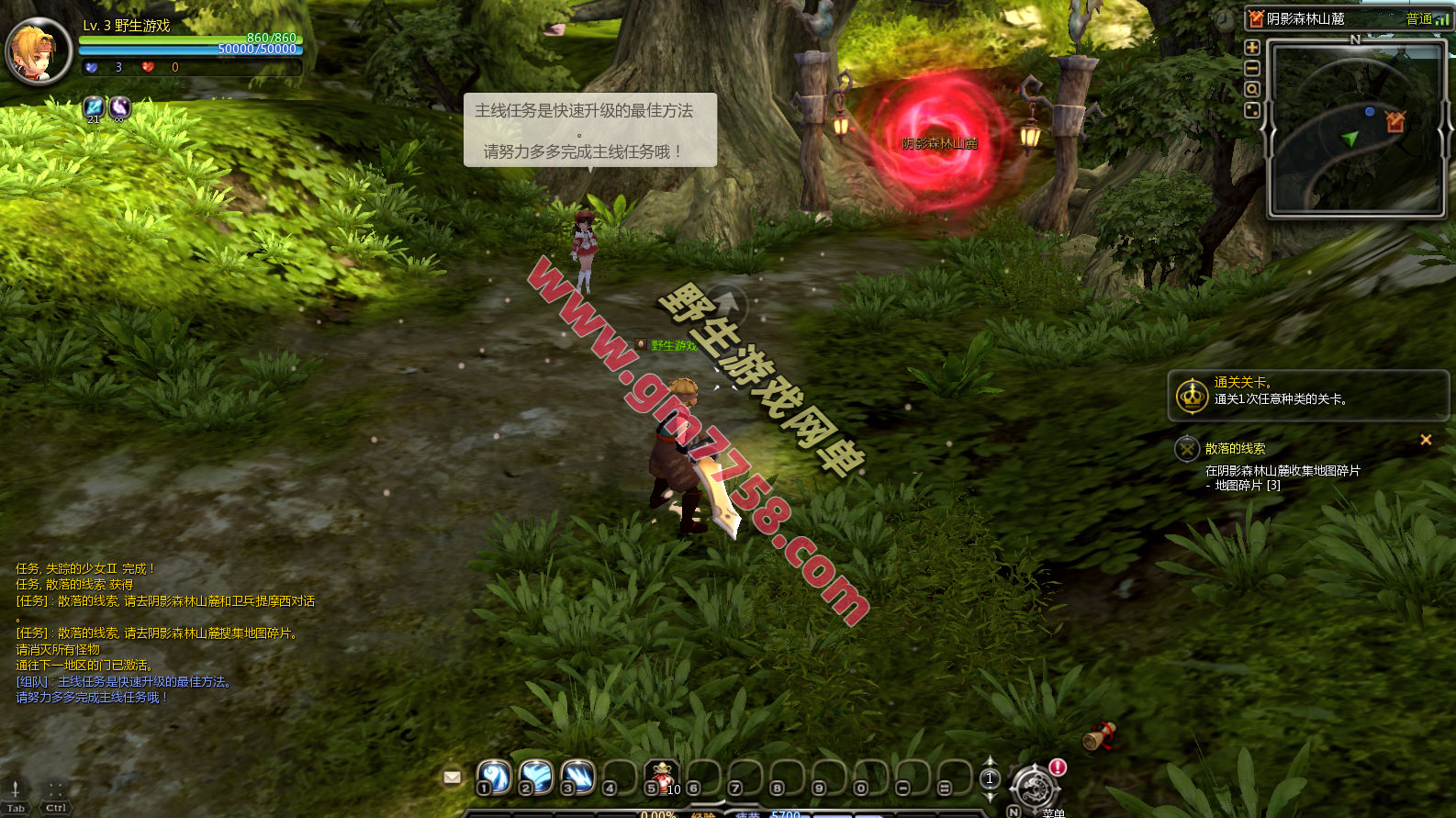Click the magnifying glass minimap button
Image resolution: width=1456 pixels, height=818 pixels.
click(x=1251, y=90)
